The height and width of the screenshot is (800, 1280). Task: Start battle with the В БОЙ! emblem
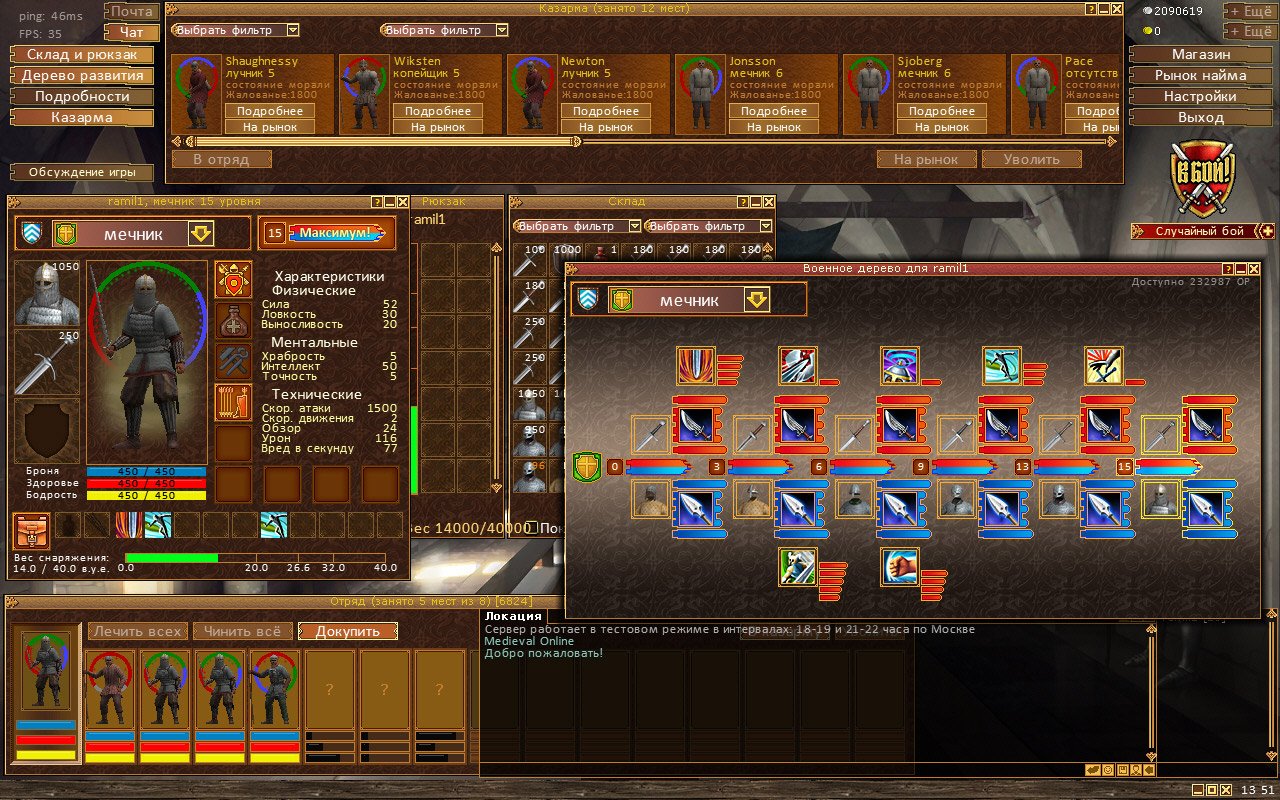[1203, 179]
